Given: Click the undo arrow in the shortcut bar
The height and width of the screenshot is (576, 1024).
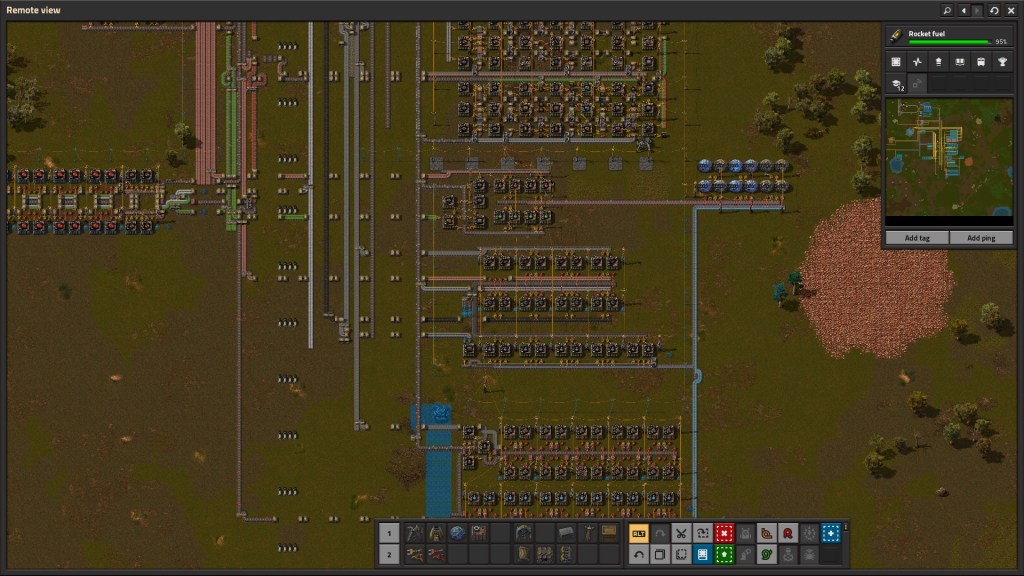Looking at the screenshot, I should 638,554.
